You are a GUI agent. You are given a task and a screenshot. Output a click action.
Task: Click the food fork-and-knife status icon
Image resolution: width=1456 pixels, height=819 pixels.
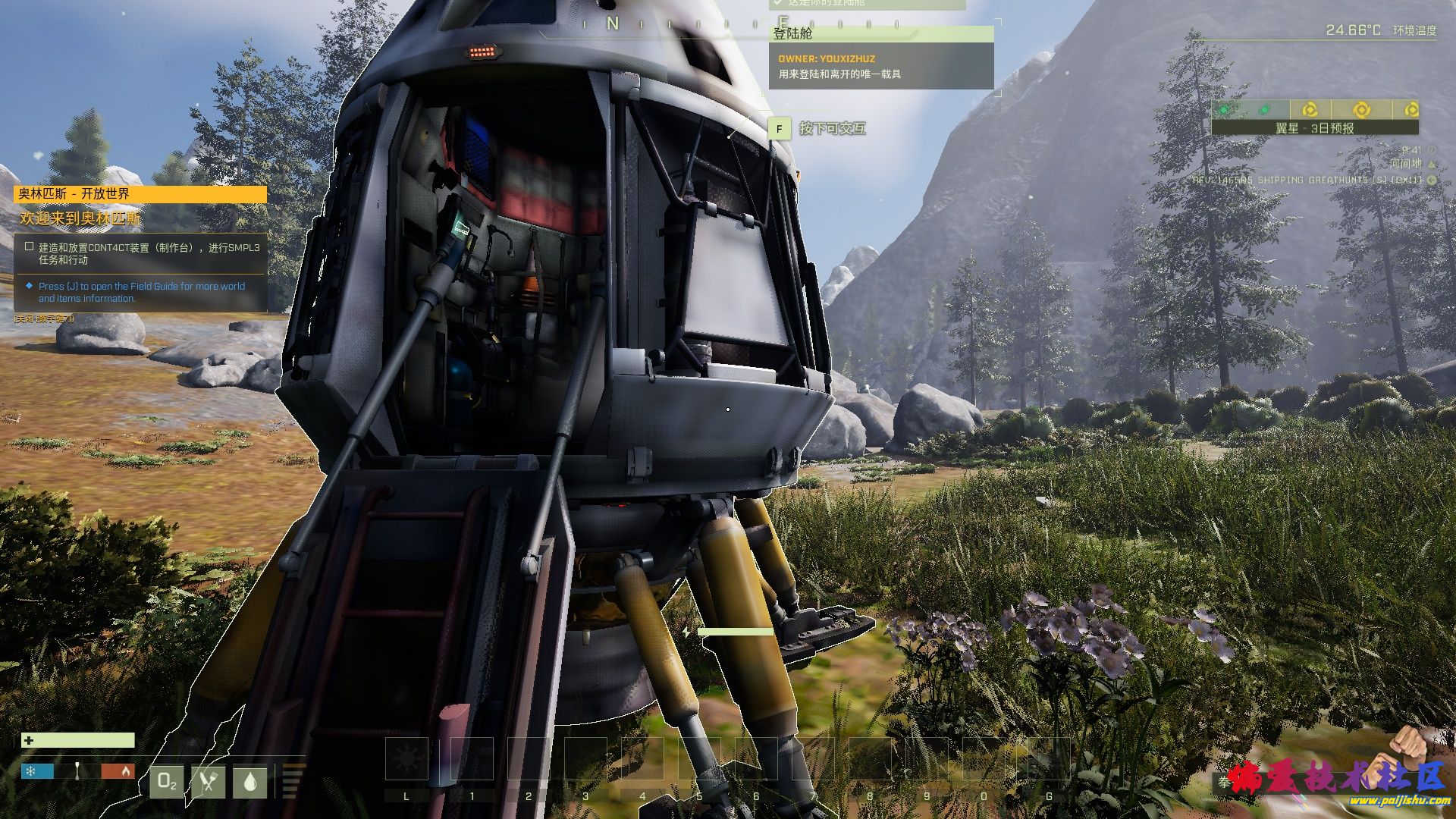point(209,781)
